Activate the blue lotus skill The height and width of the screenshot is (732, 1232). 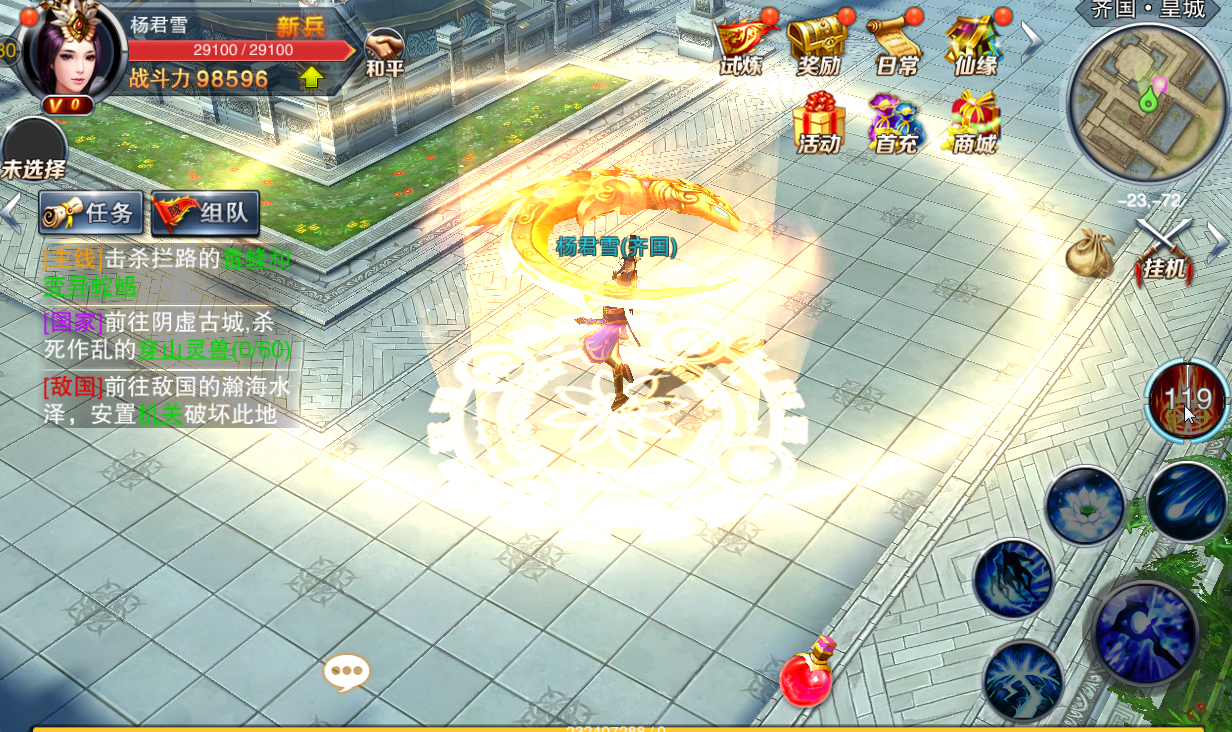click(1085, 505)
